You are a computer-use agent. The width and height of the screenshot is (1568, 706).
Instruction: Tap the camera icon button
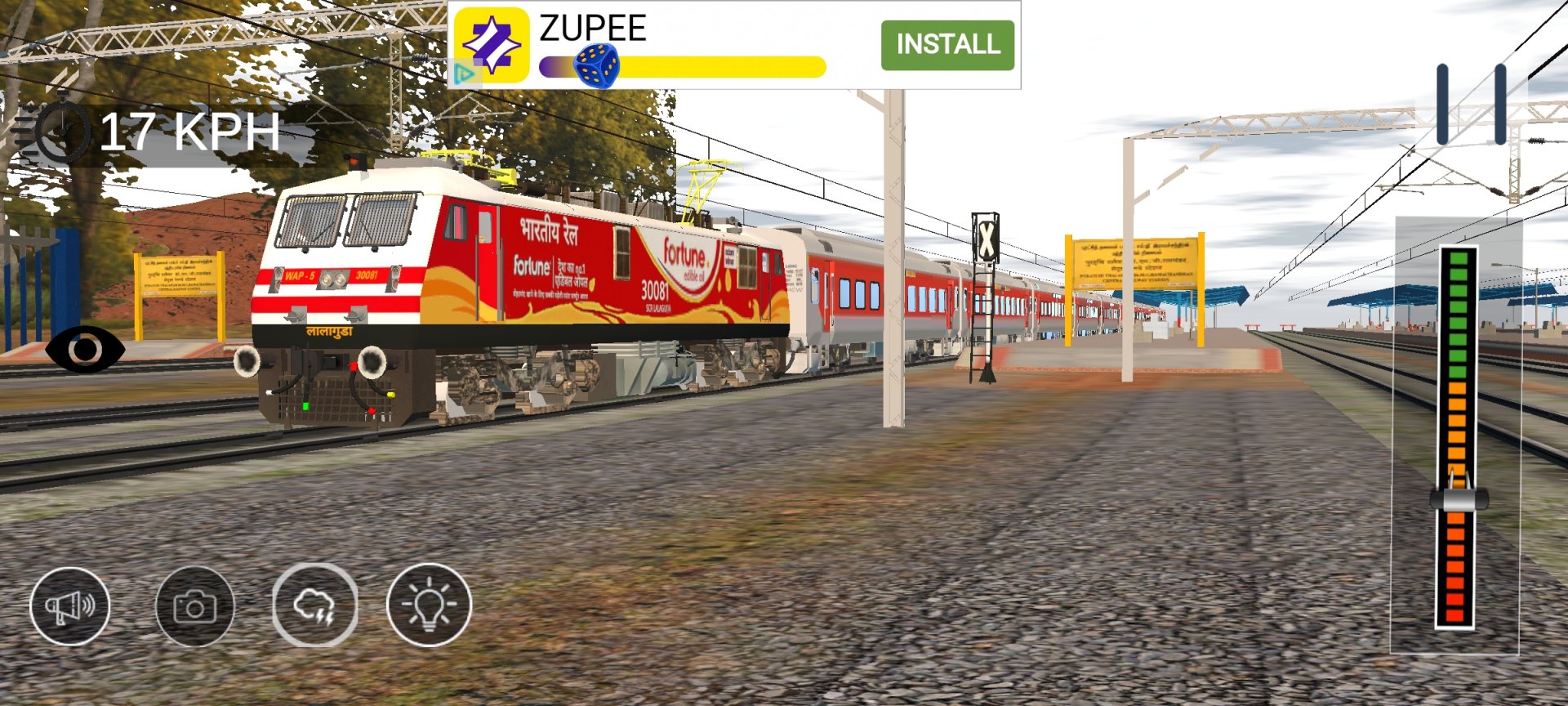194,606
